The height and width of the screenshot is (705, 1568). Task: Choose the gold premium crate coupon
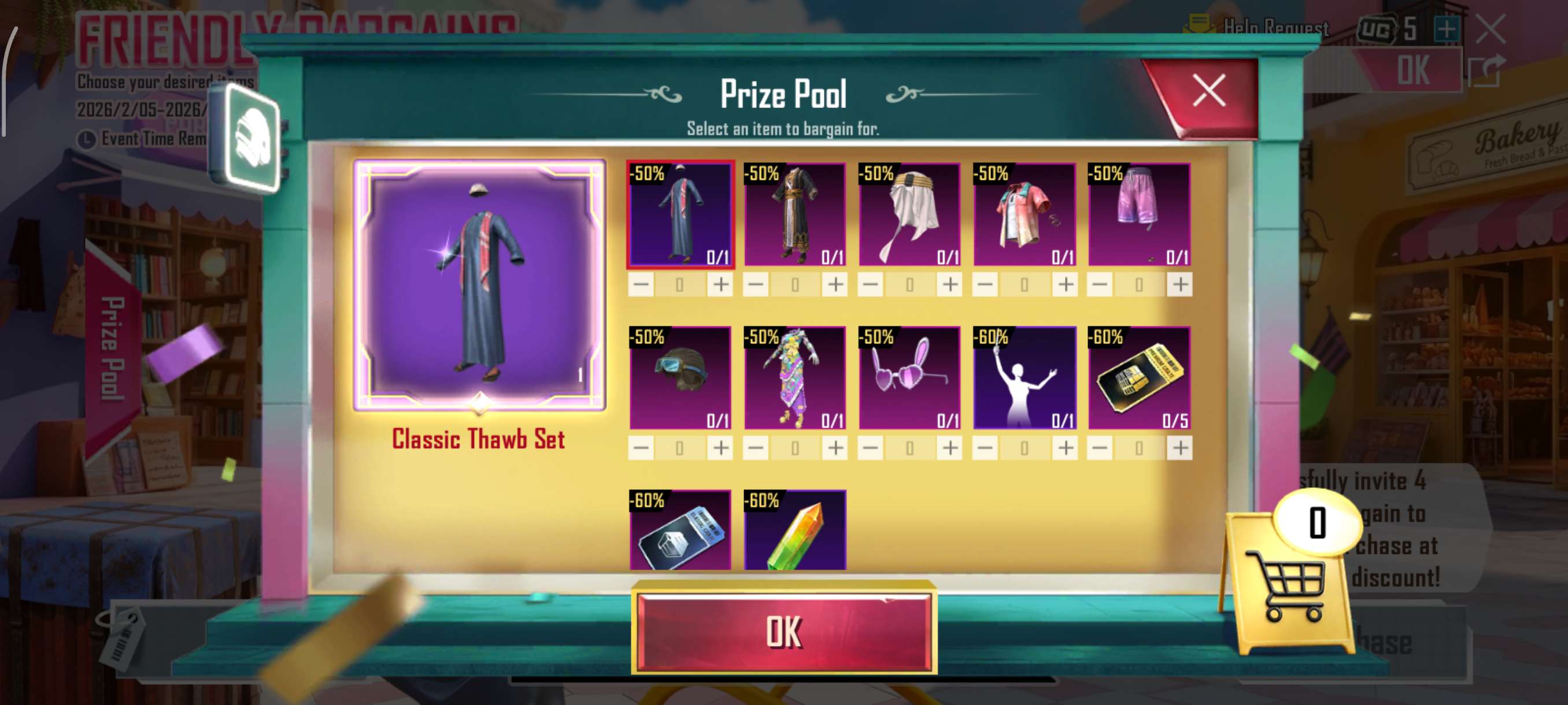pos(1138,378)
